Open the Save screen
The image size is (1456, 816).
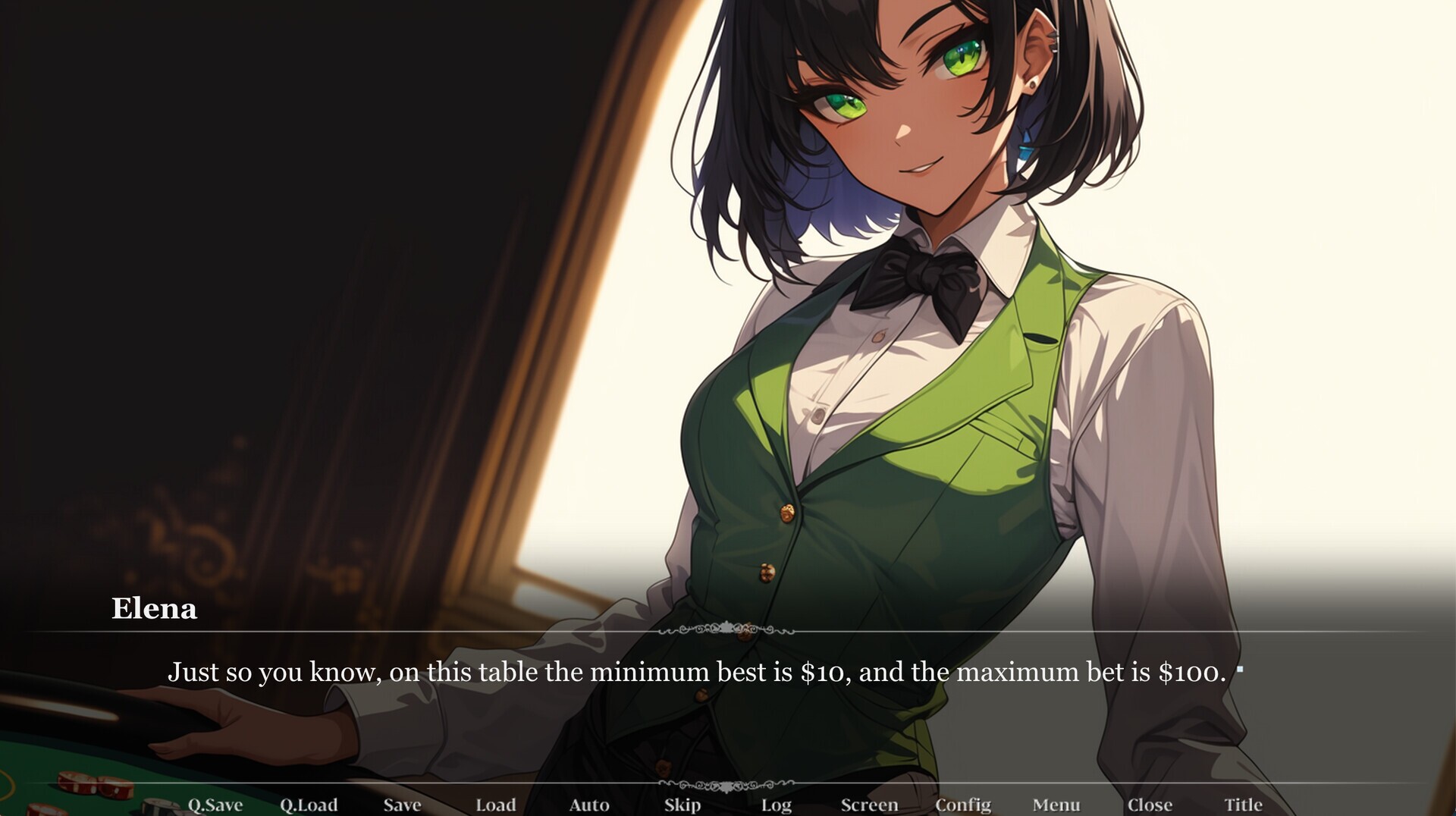coord(403,805)
